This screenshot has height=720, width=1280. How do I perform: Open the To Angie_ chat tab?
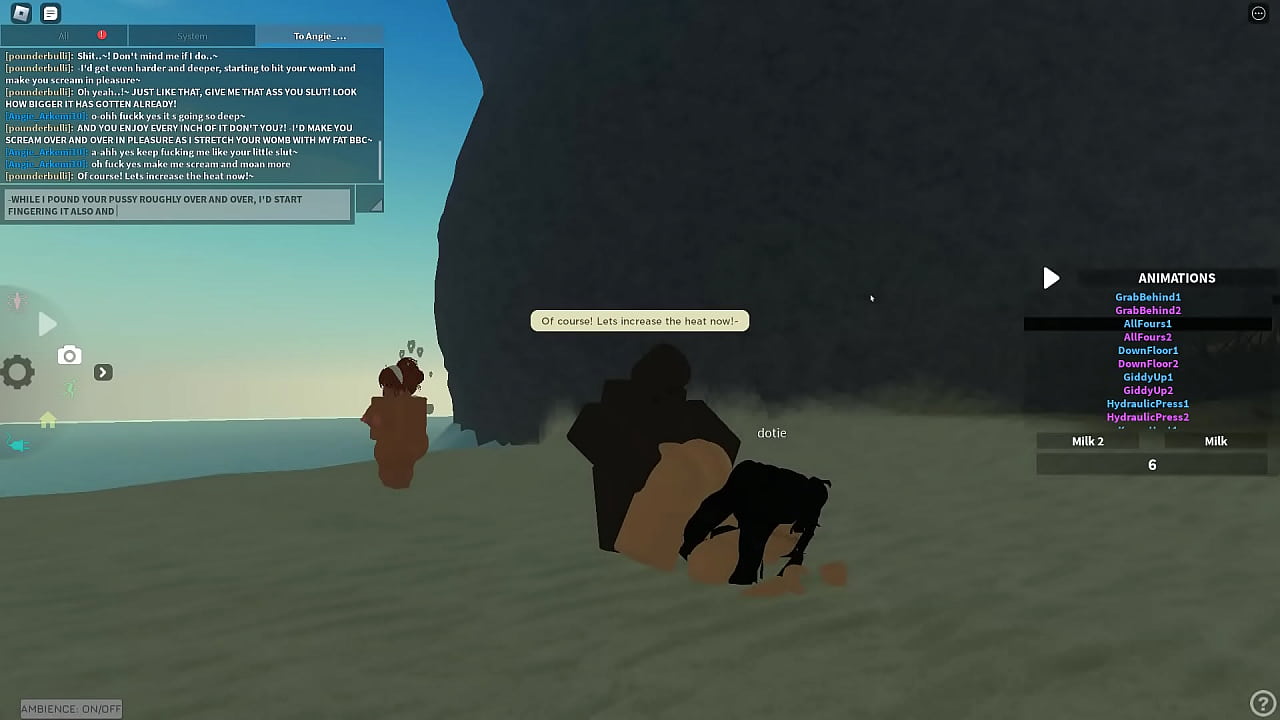[320, 35]
